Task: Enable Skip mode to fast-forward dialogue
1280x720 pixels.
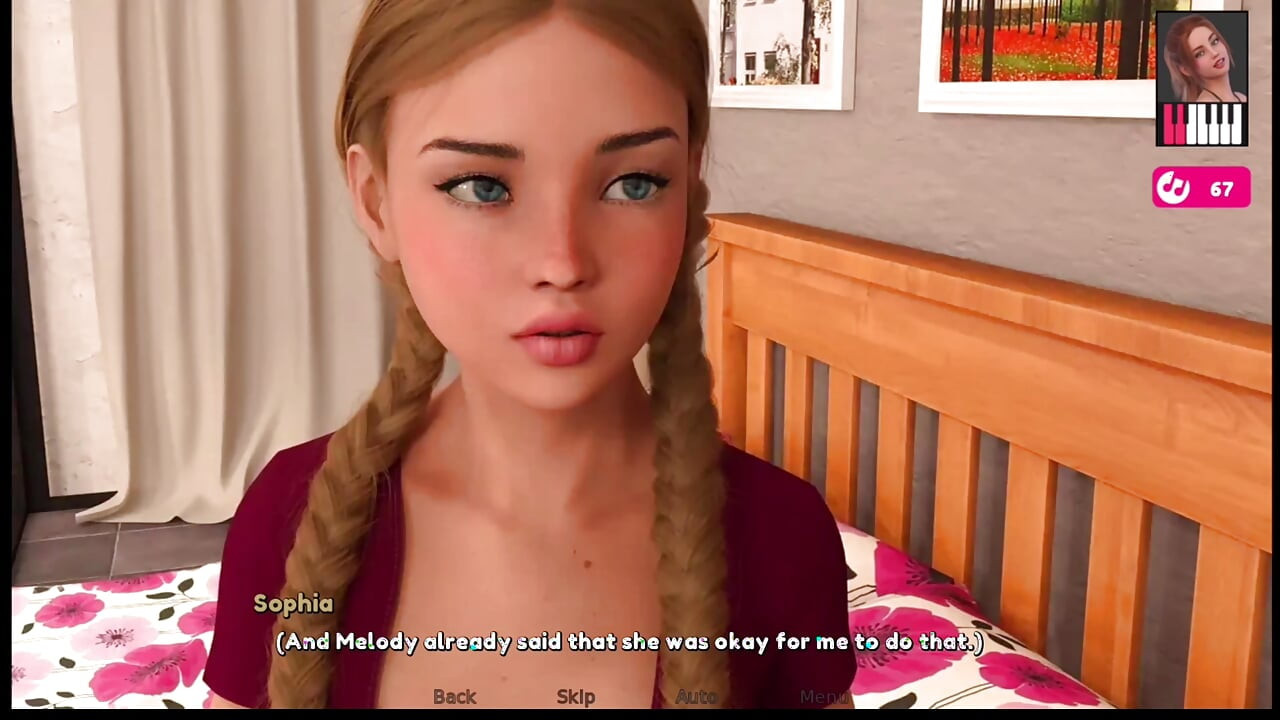Action: click(575, 696)
